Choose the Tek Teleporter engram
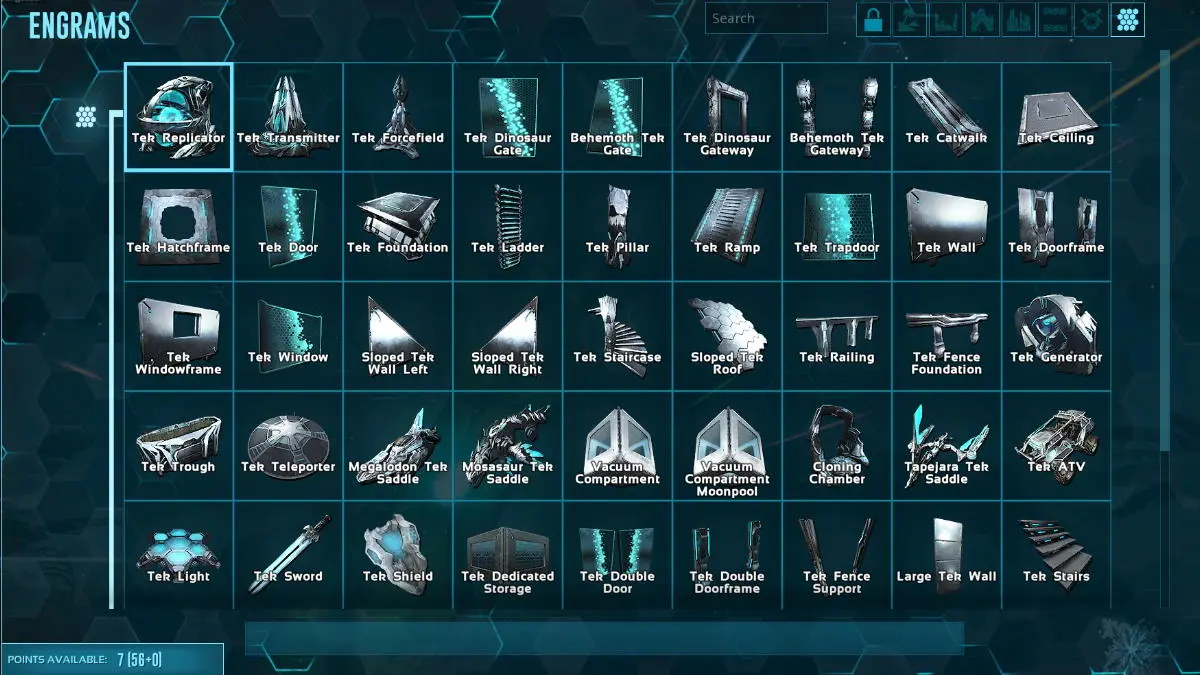 [288, 446]
